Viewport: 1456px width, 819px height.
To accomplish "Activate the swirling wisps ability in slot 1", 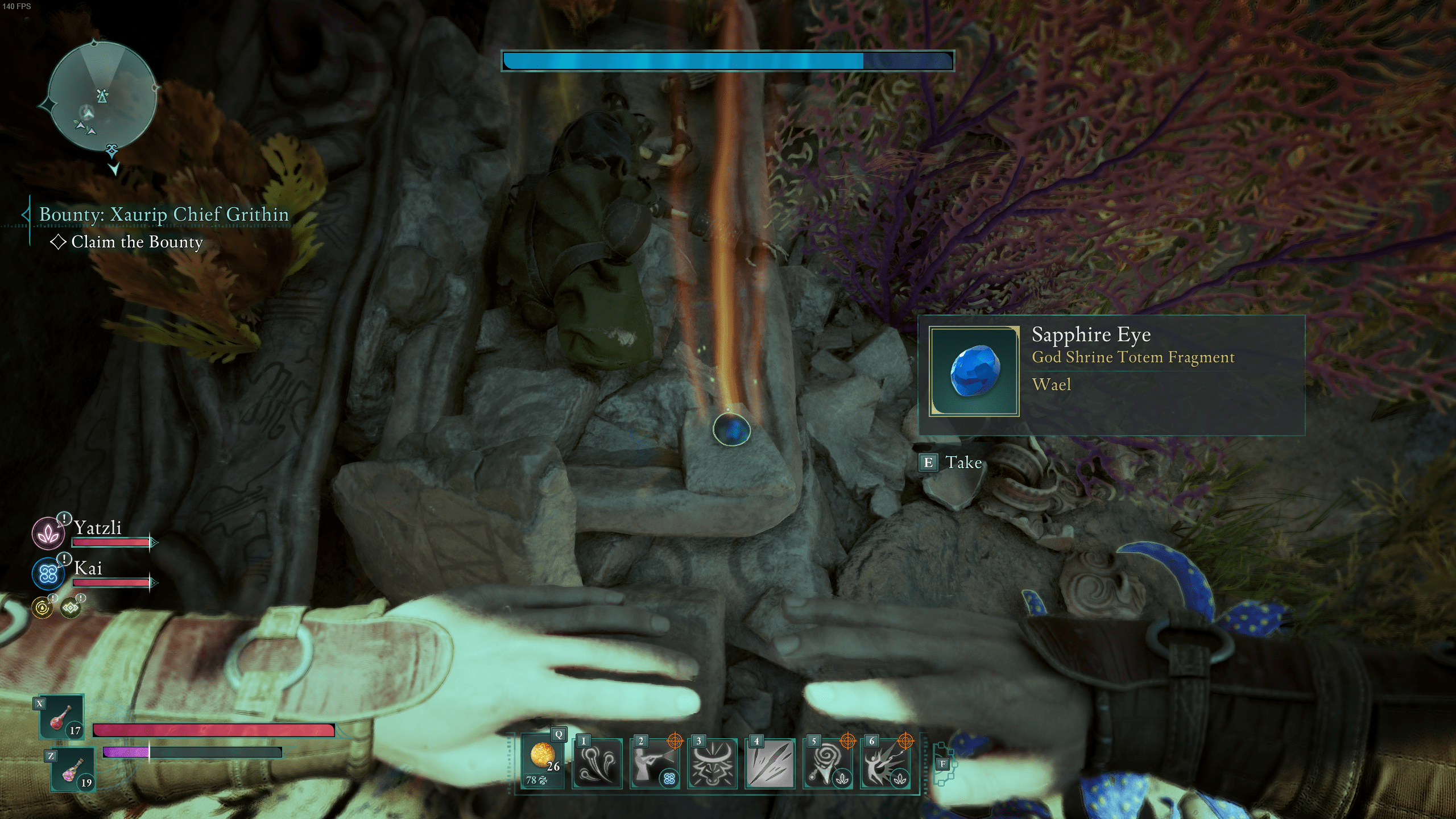I will coord(597,764).
